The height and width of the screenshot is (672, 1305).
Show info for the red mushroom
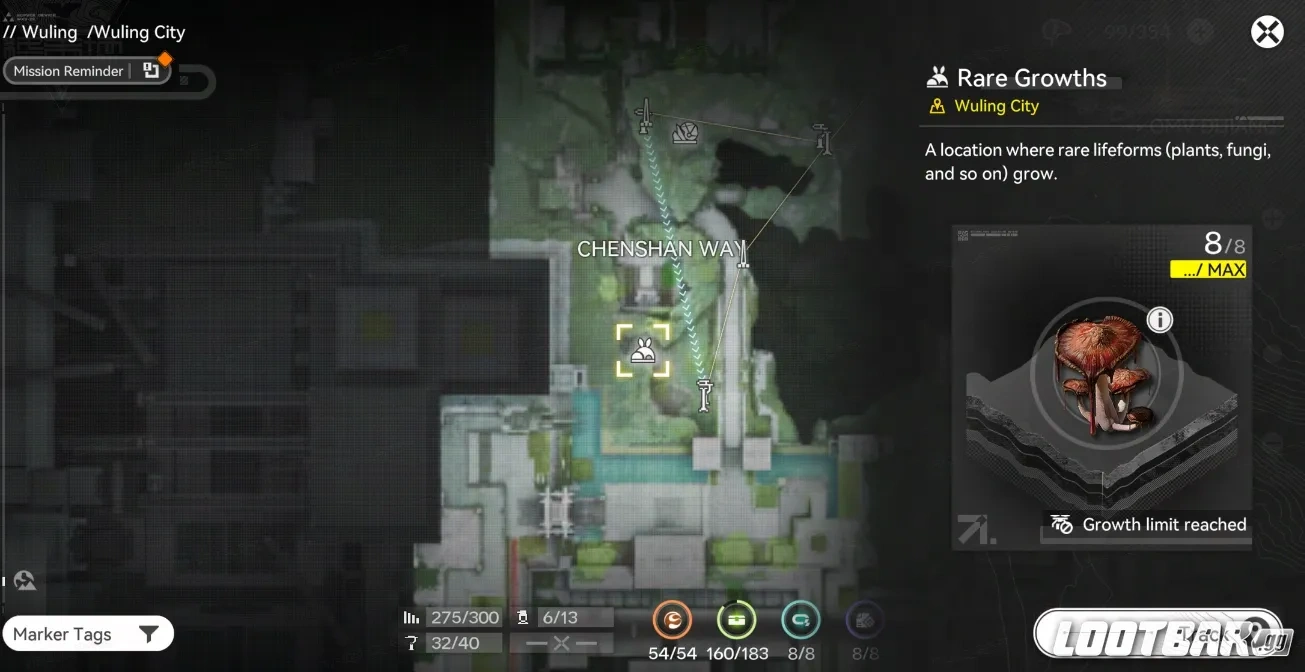point(1159,320)
